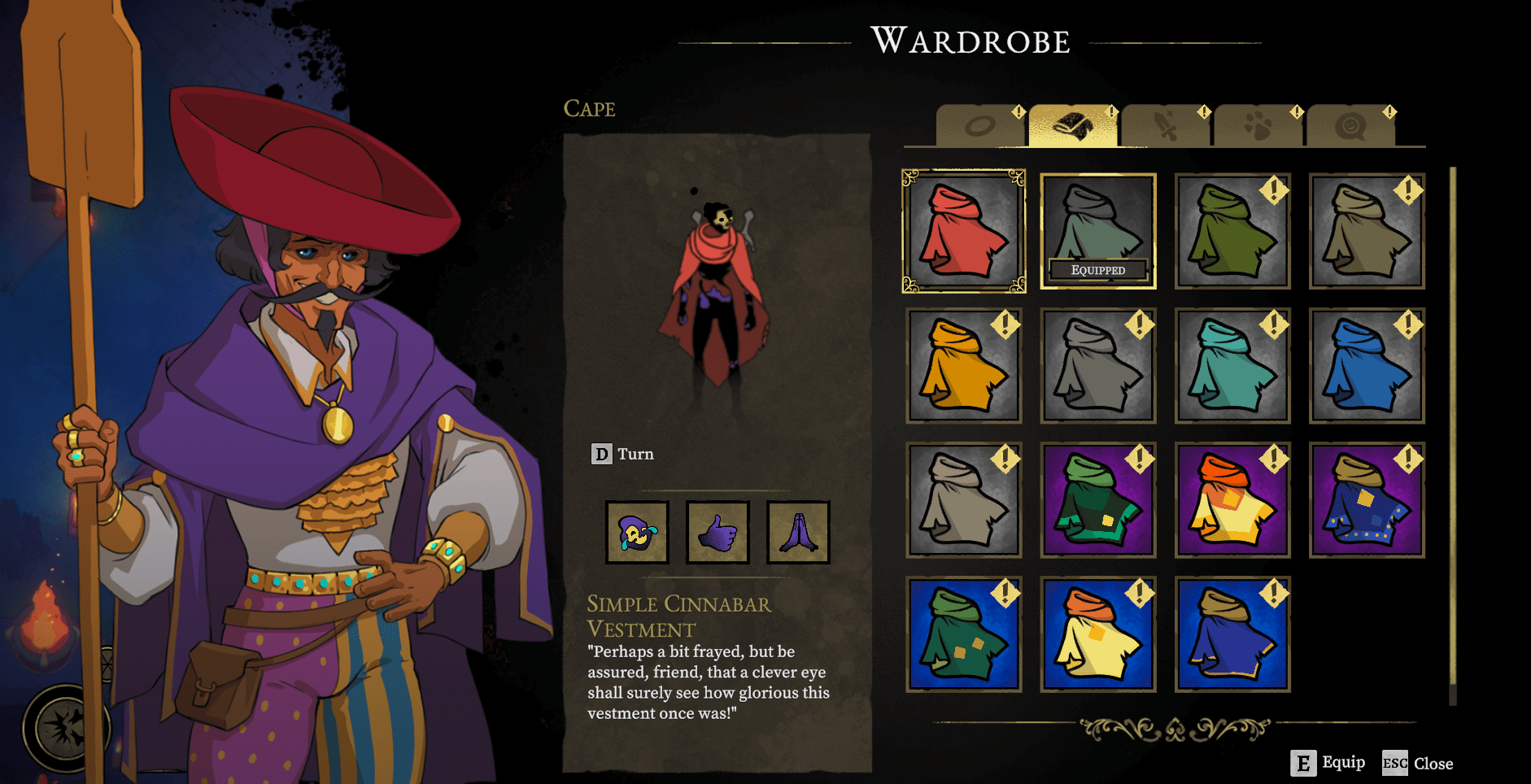Choose the cape marked Equipped
The image size is (1531, 784).
1097,231
